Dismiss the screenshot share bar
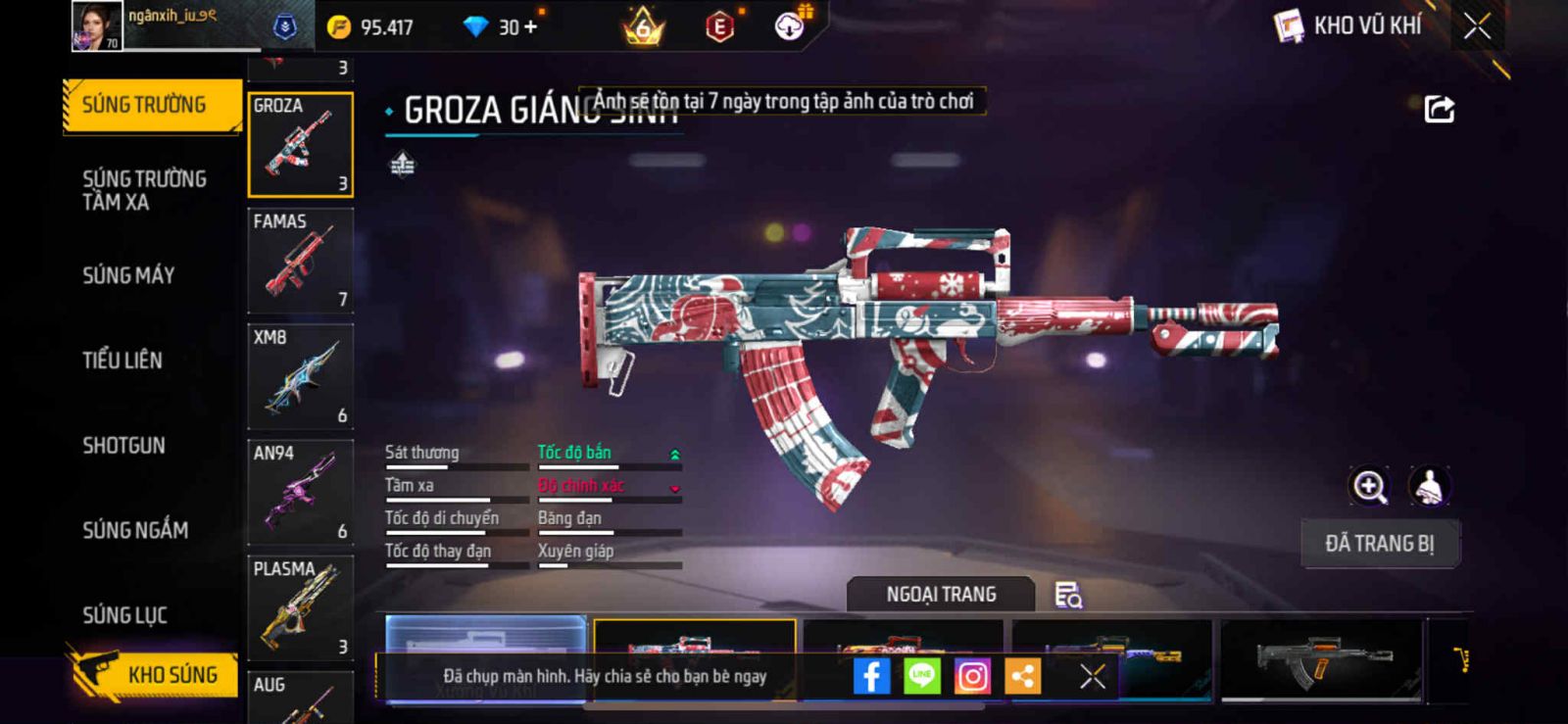1568x724 pixels. click(x=1093, y=676)
